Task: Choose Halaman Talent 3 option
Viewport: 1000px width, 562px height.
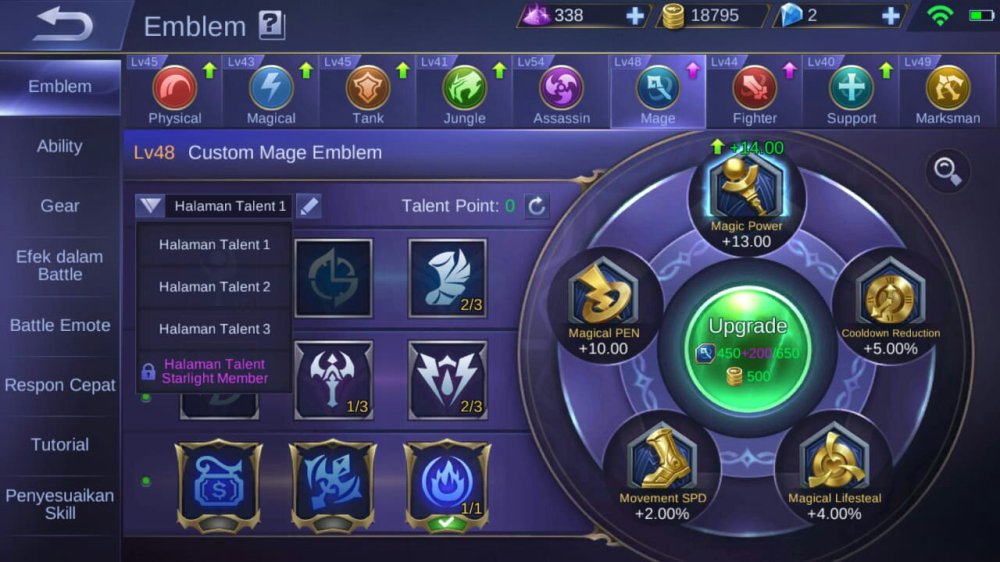Action: click(x=214, y=329)
